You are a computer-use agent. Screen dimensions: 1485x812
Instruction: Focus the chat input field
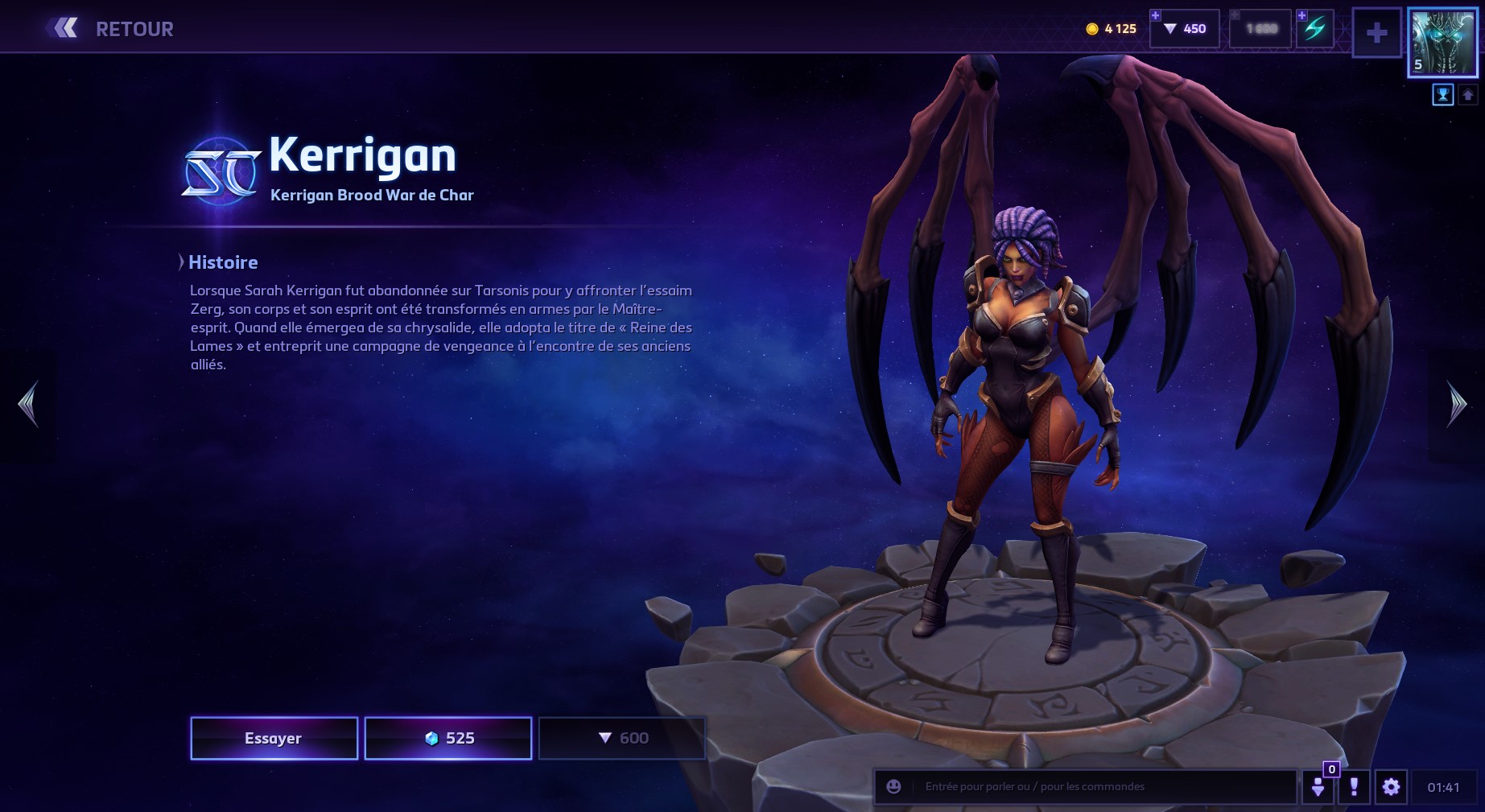click(x=1103, y=786)
